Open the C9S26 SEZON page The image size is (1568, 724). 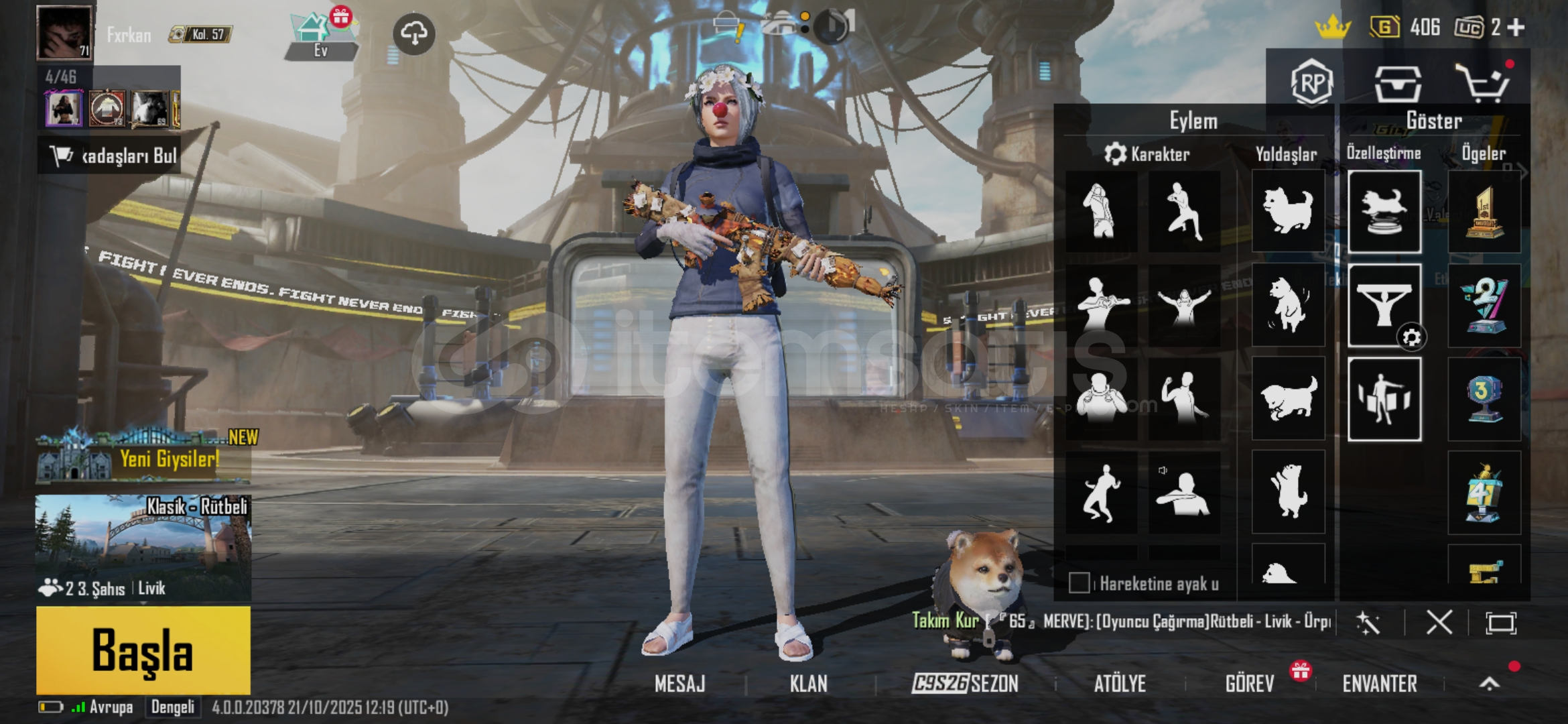[x=965, y=684]
